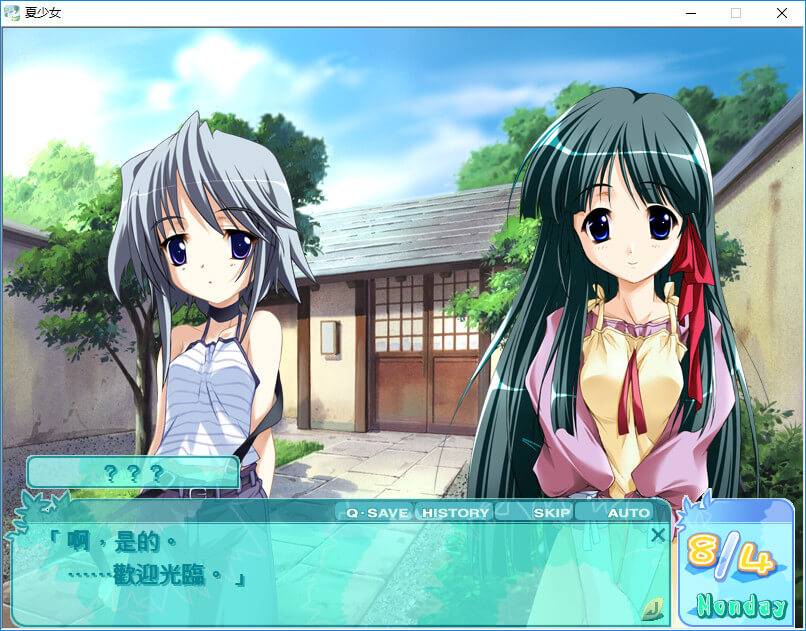This screenshot has width=806, height=631.
Task: Close the game window
Action: 782,13
